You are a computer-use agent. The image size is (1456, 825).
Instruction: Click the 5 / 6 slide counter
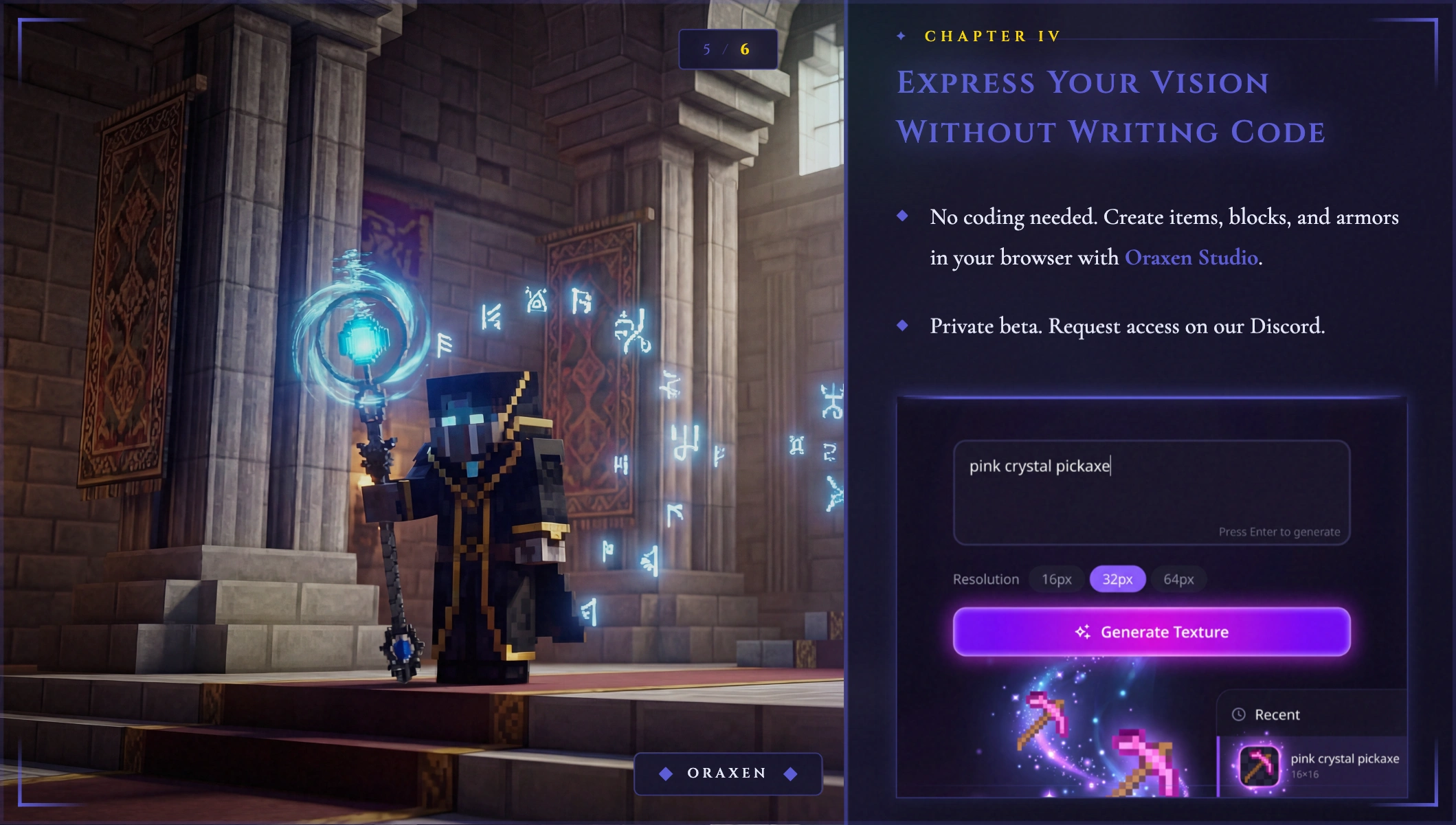pyautogui.click(x=728, y=49)
